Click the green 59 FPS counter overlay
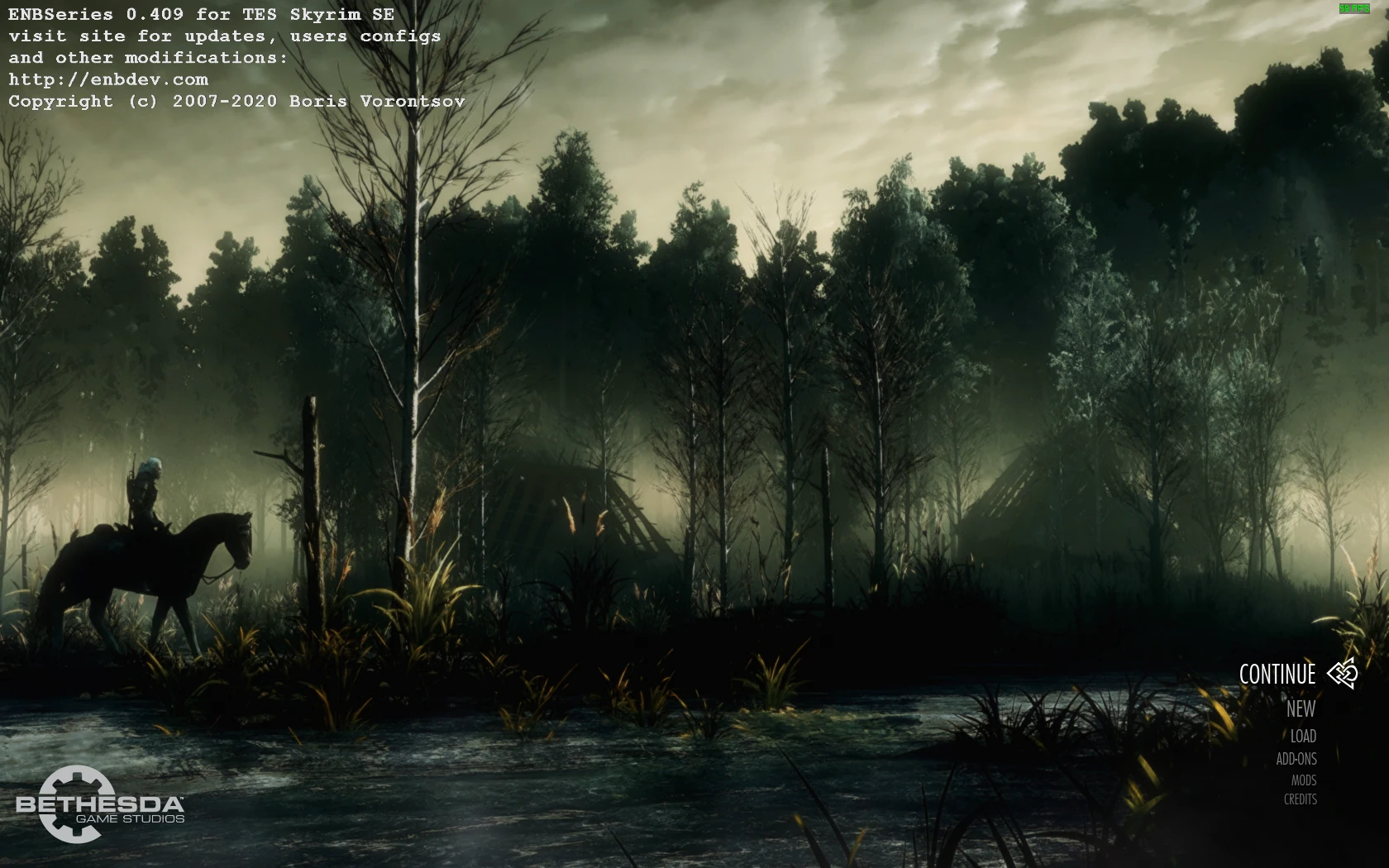This screenshot has height=868, width=1389. coord(1357,9)
